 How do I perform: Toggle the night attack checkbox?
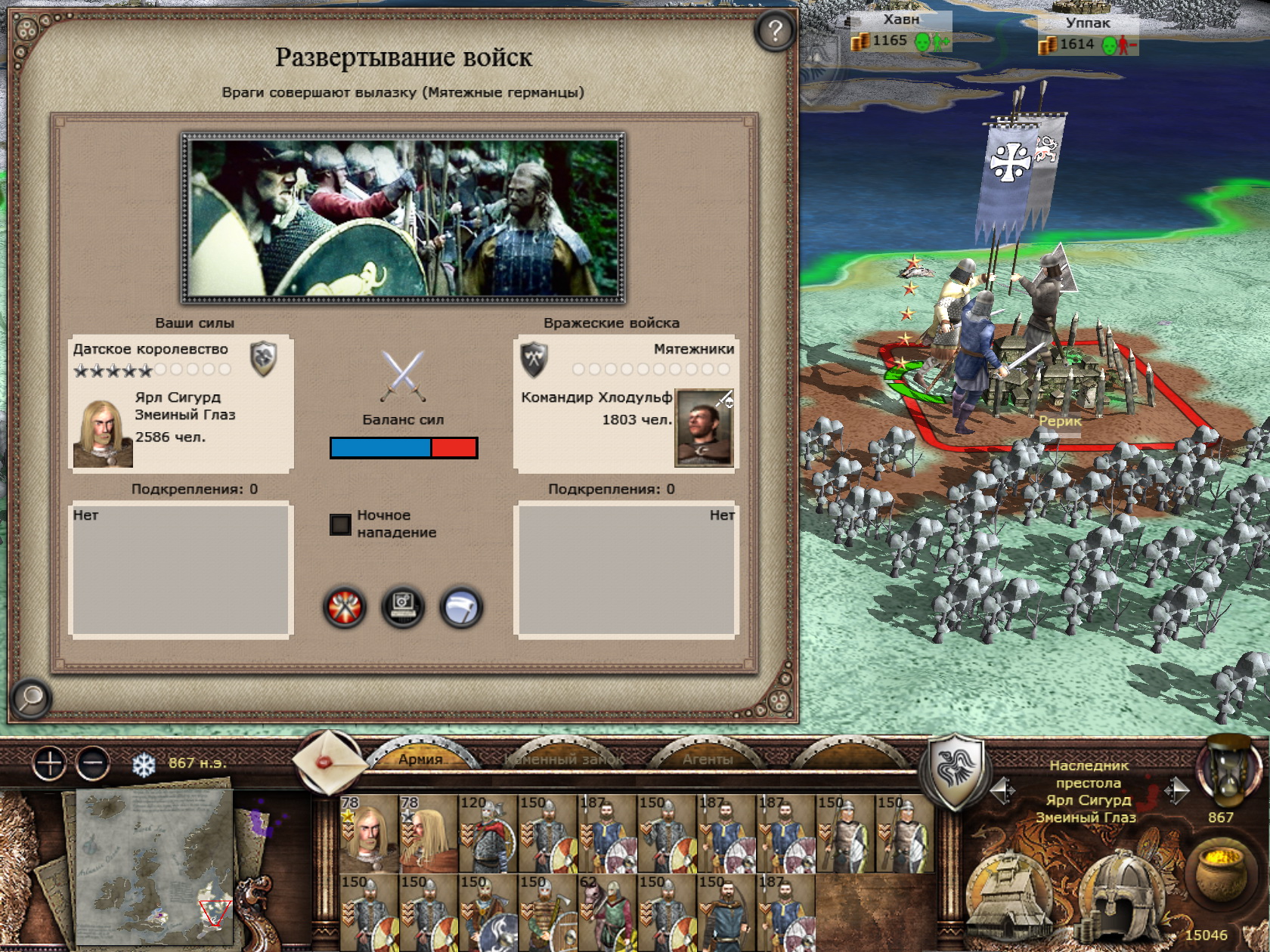[341, 524]
